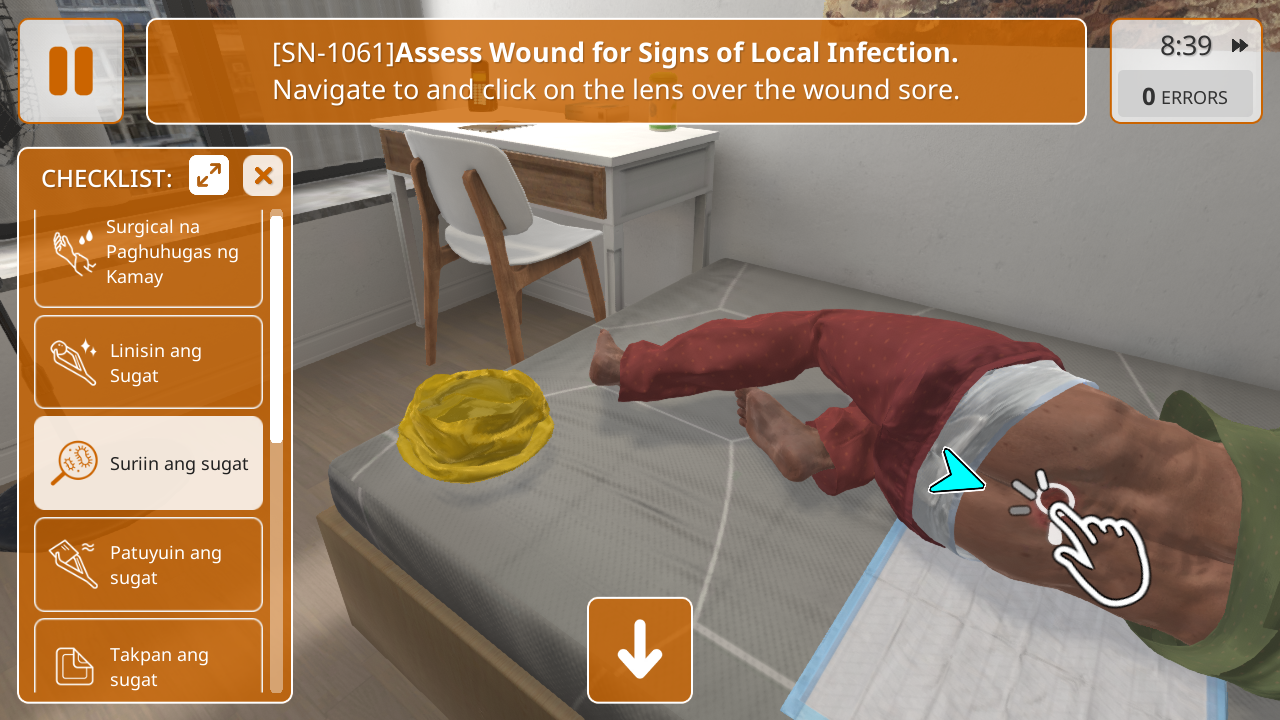The width and height of the screenshot is (1280, 720).
Task: Choose the Linisin ang Sugat checklist item
Action: point(148,362)
